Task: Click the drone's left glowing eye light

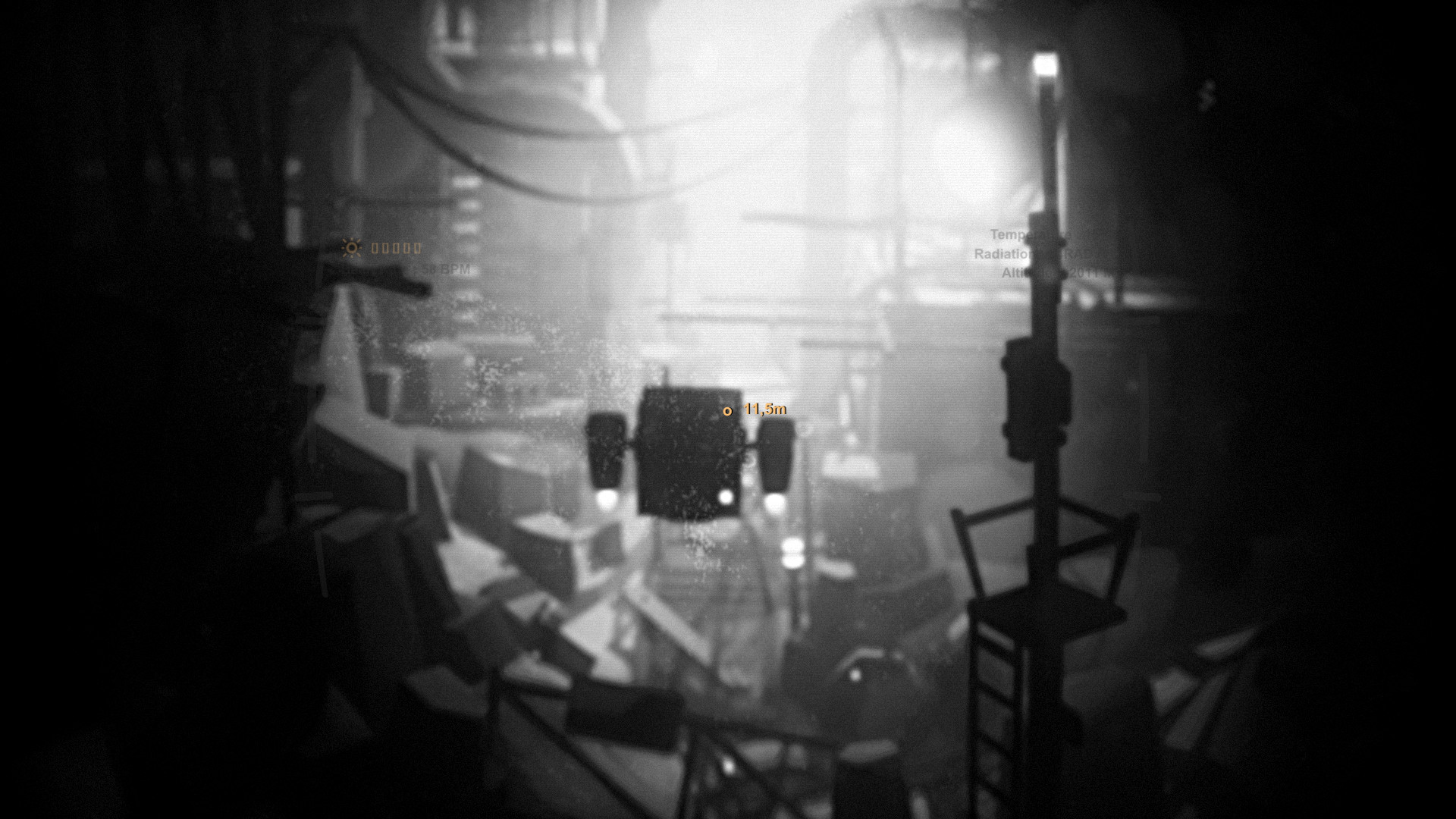Action: pos(607,497)
